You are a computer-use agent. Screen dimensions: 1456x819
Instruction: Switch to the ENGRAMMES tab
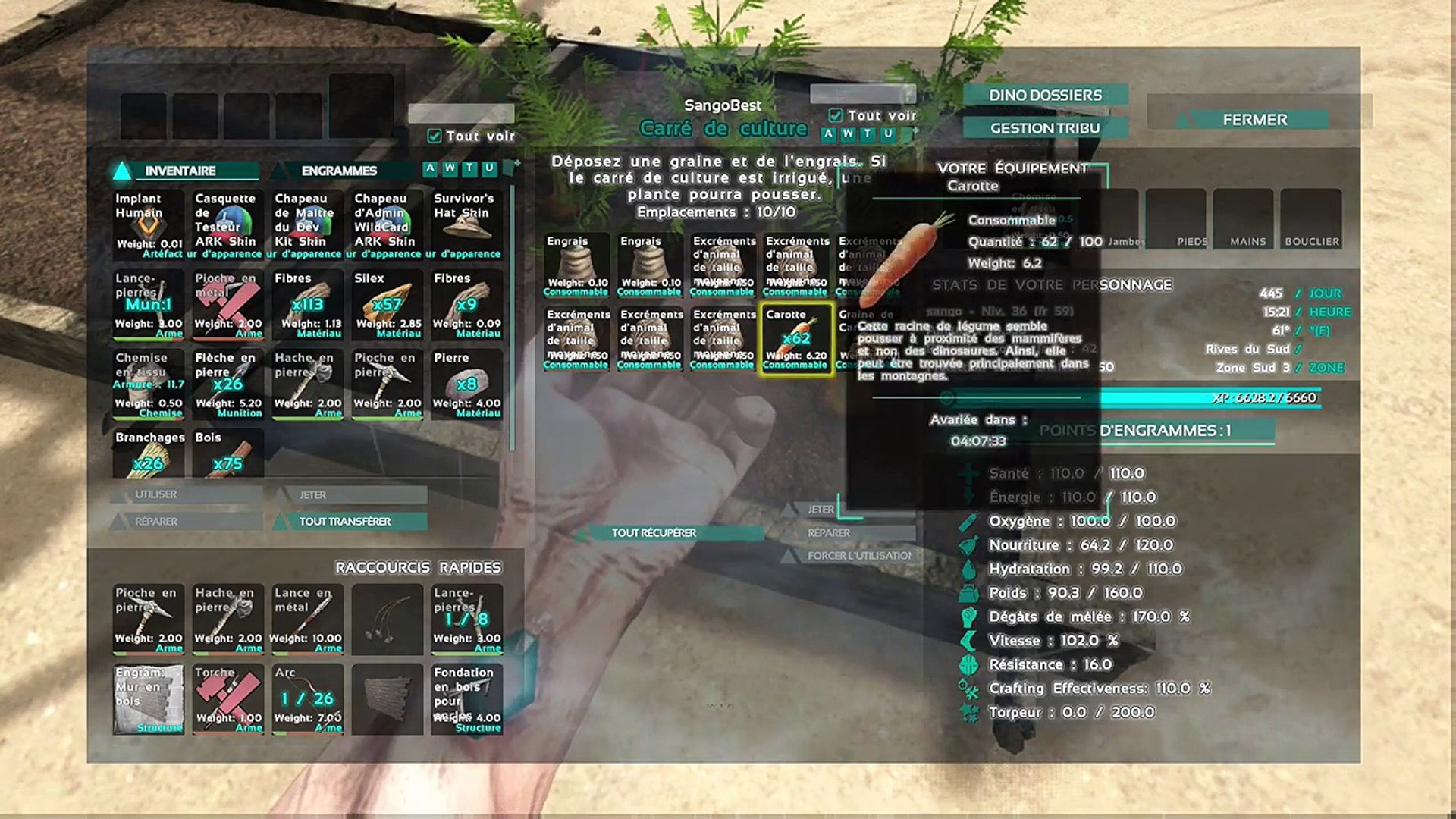339,171
